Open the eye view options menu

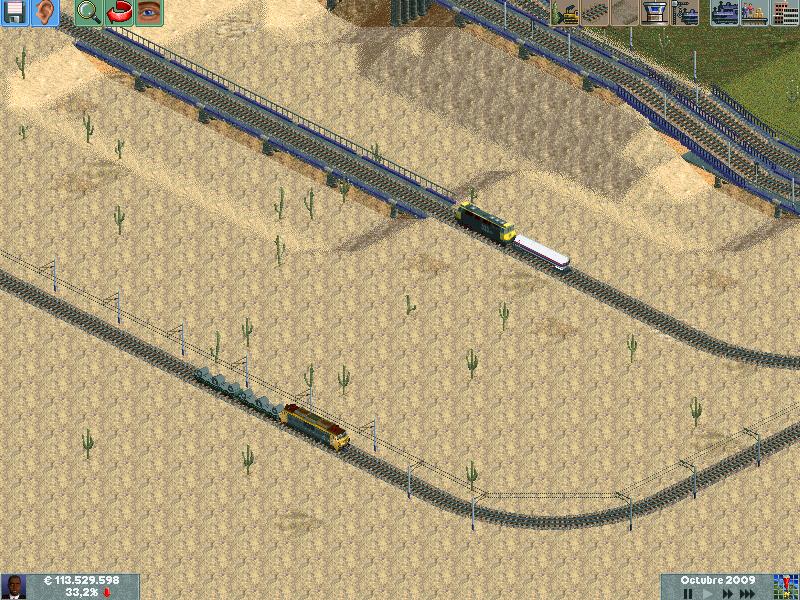[x=149, y=13]
